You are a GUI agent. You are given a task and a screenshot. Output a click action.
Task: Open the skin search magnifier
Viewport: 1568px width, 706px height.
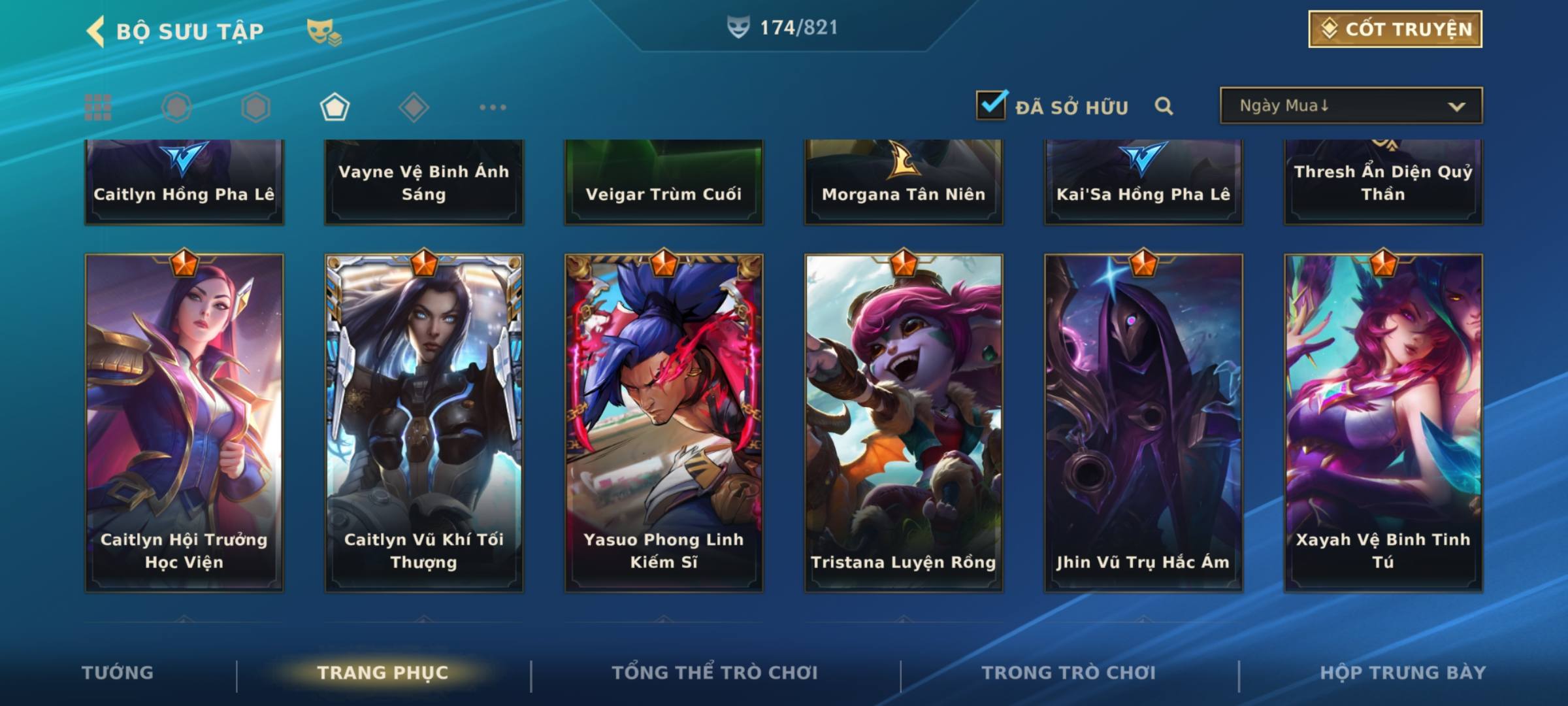pos(1164,106)
